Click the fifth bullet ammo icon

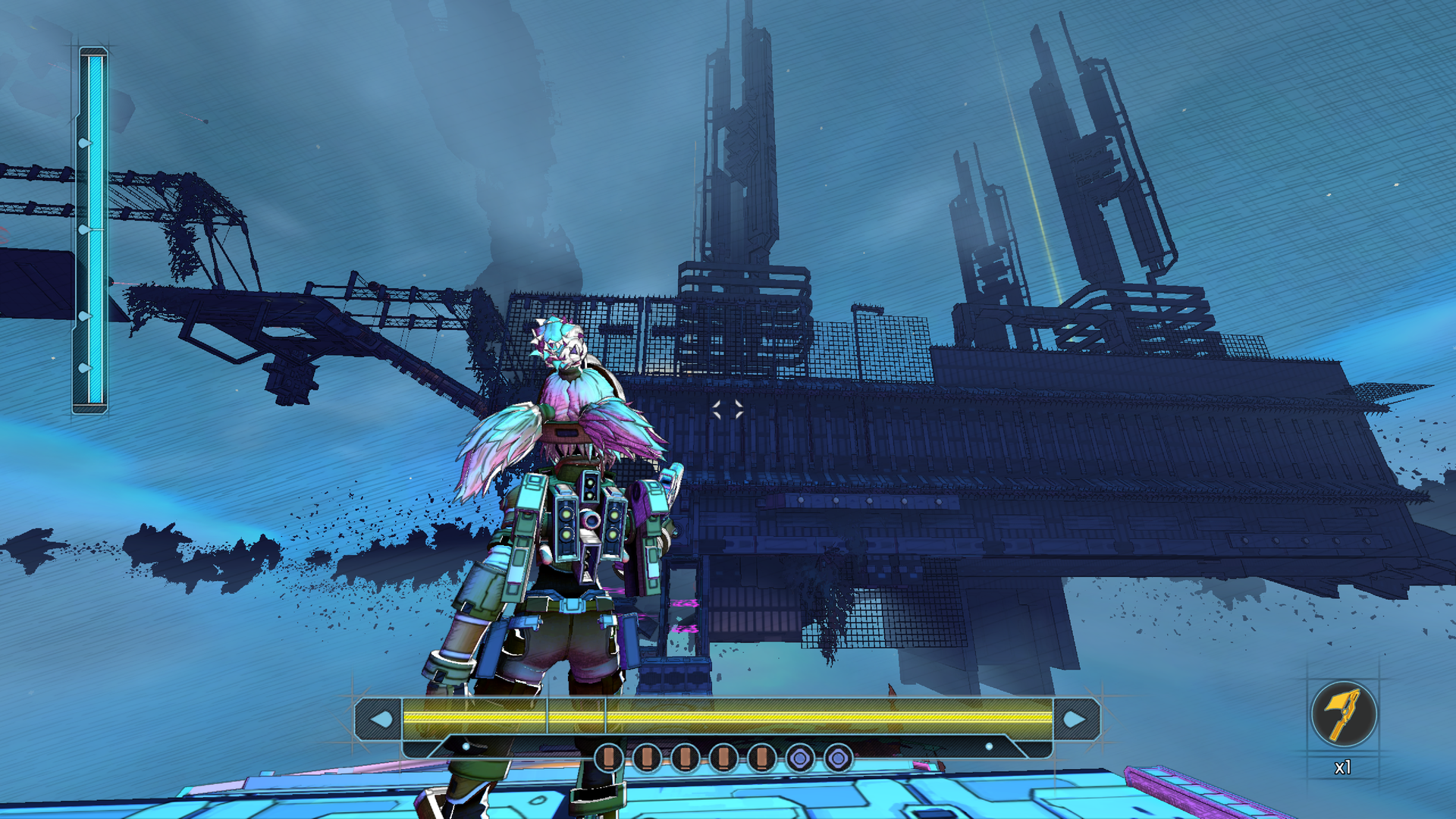pos(760,758)
